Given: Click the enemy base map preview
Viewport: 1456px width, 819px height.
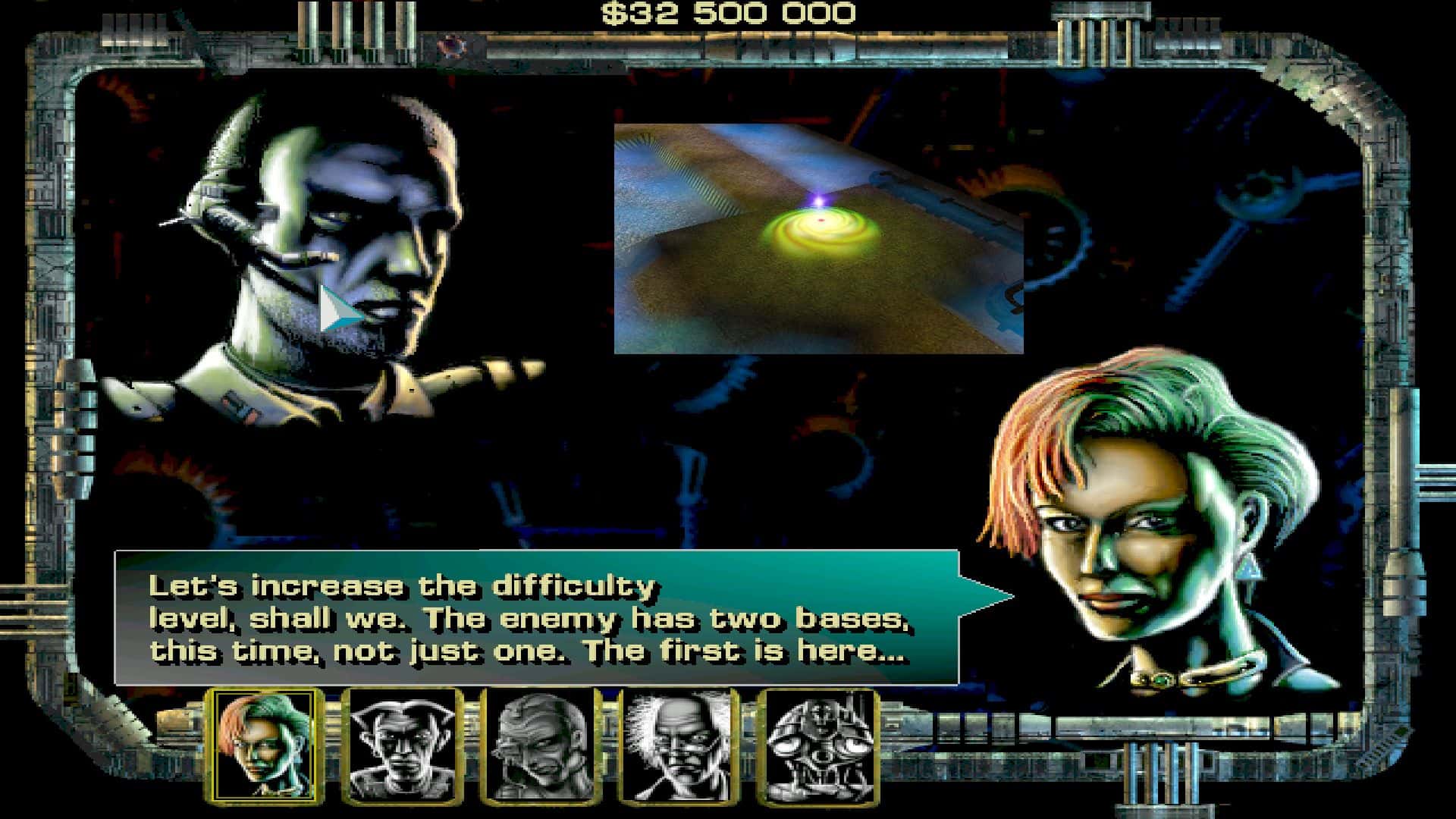Looking at the screenshot, I should pos(818,239).
